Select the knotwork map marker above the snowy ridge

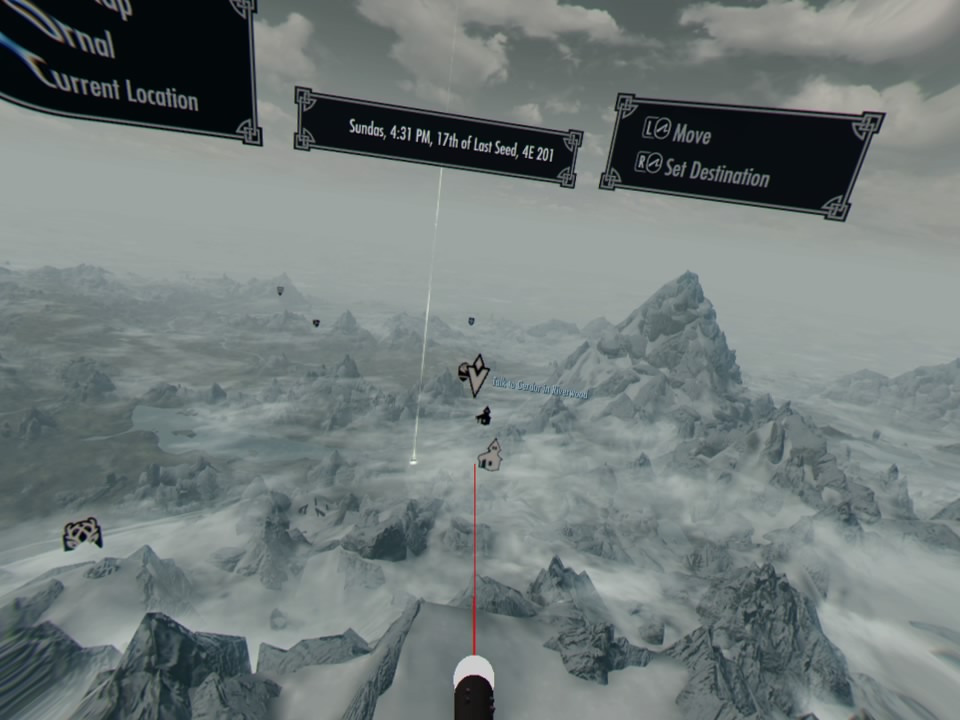coord(82,534)
